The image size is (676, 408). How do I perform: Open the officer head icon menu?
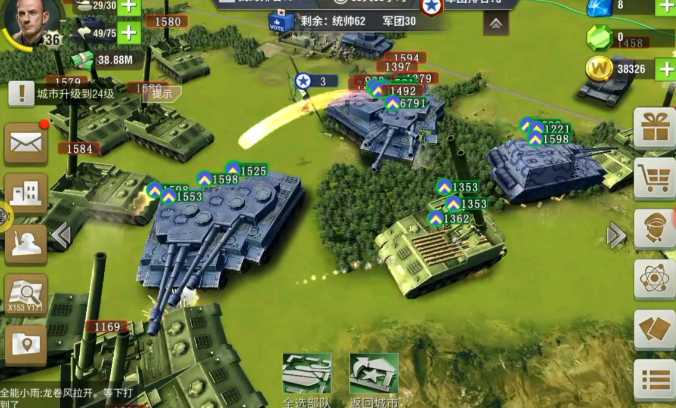(x=655, y=229)
